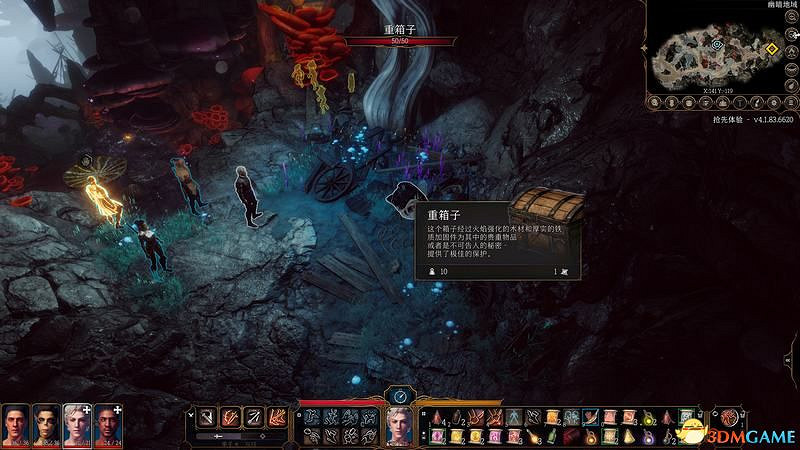Click the round end-turn button above hotbar
800x450 pixels.
pos(399,395)
